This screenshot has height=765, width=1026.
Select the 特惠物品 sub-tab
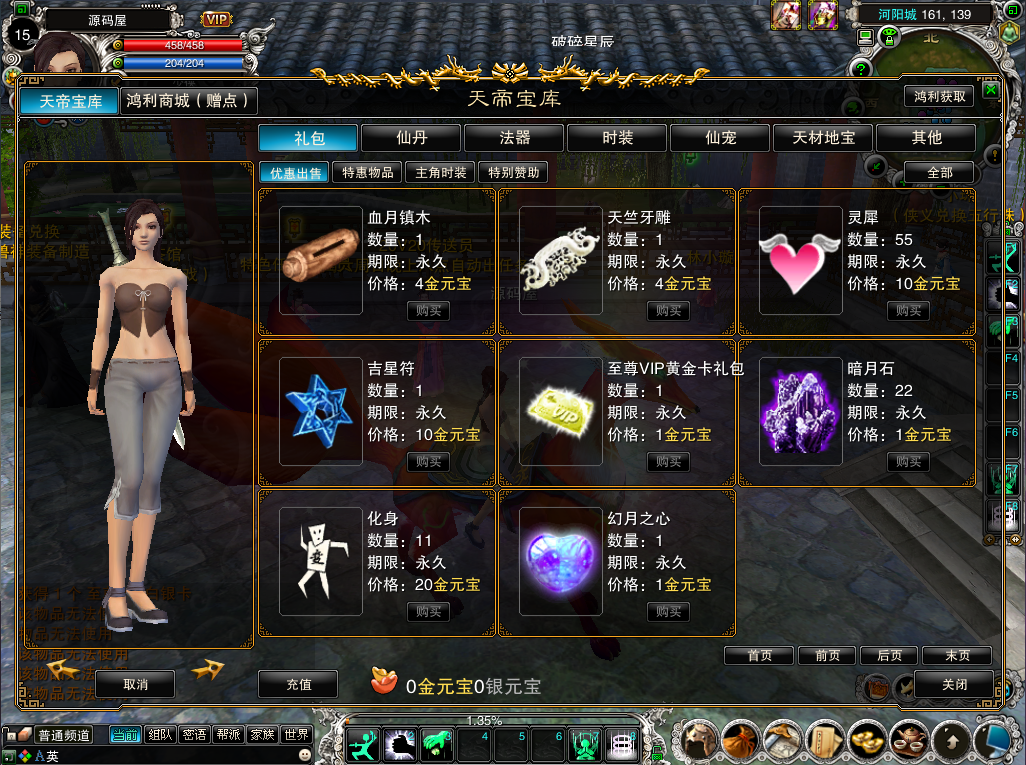pyautogui.click(x=368, y=173)
